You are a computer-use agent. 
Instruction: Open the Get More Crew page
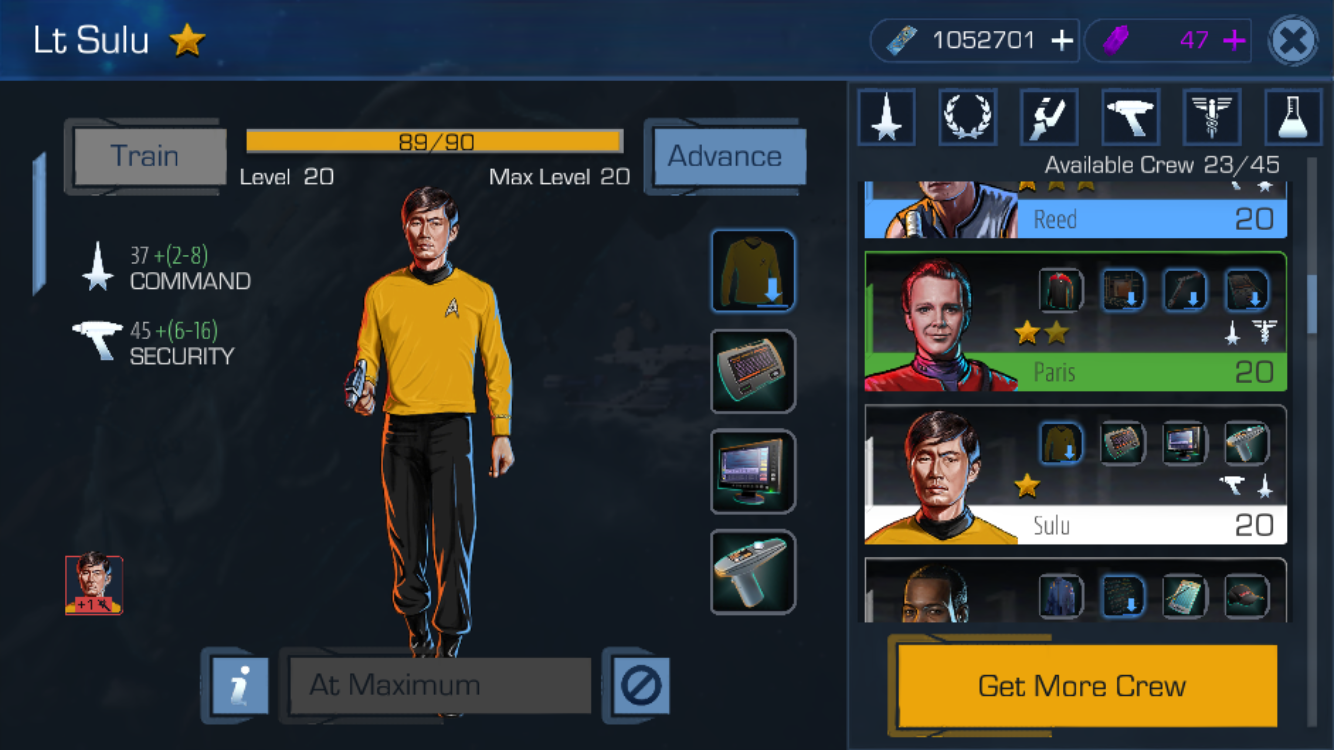(1082, 686)
